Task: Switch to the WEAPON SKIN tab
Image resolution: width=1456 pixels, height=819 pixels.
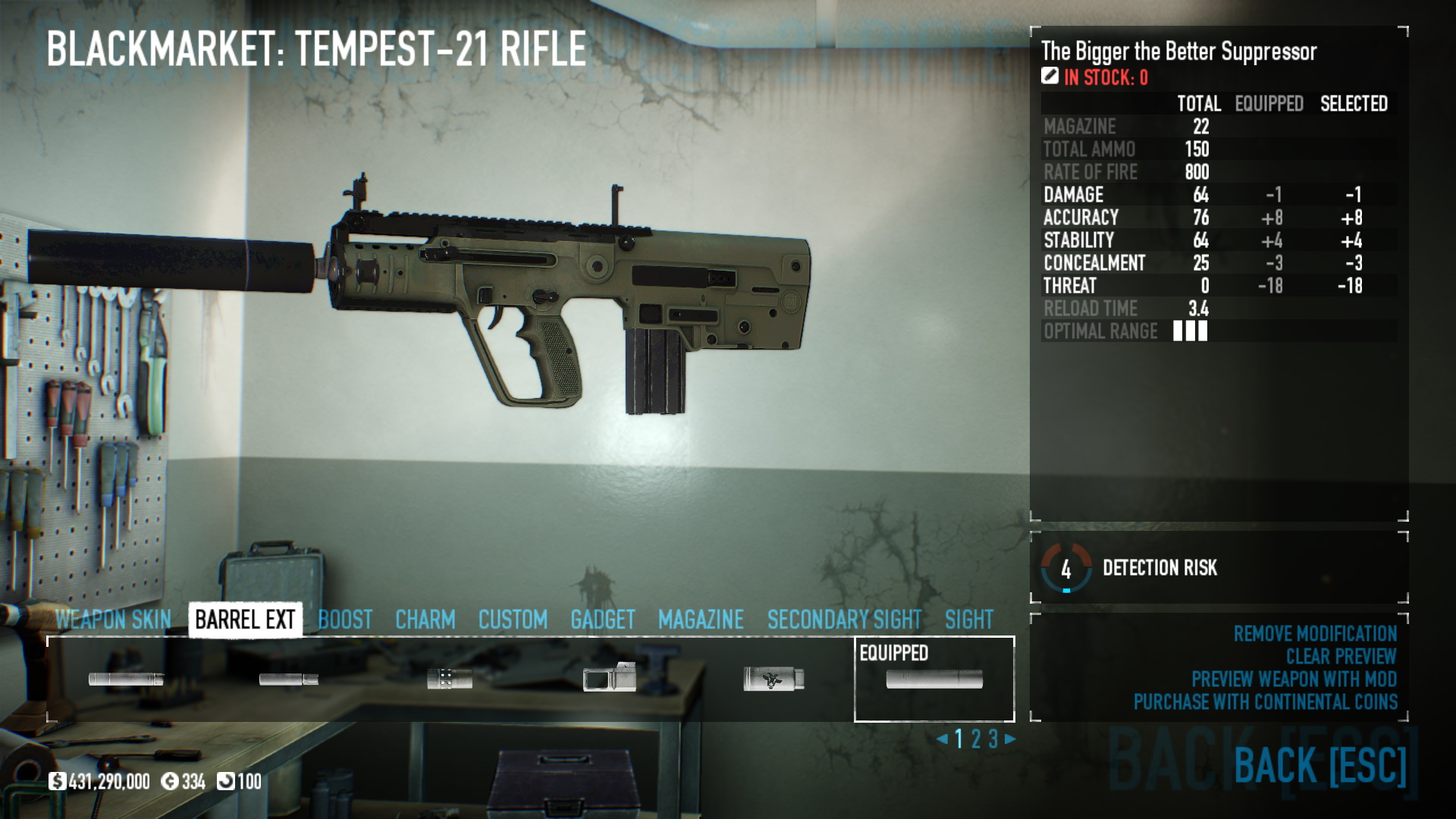Action: coord(115,620)
